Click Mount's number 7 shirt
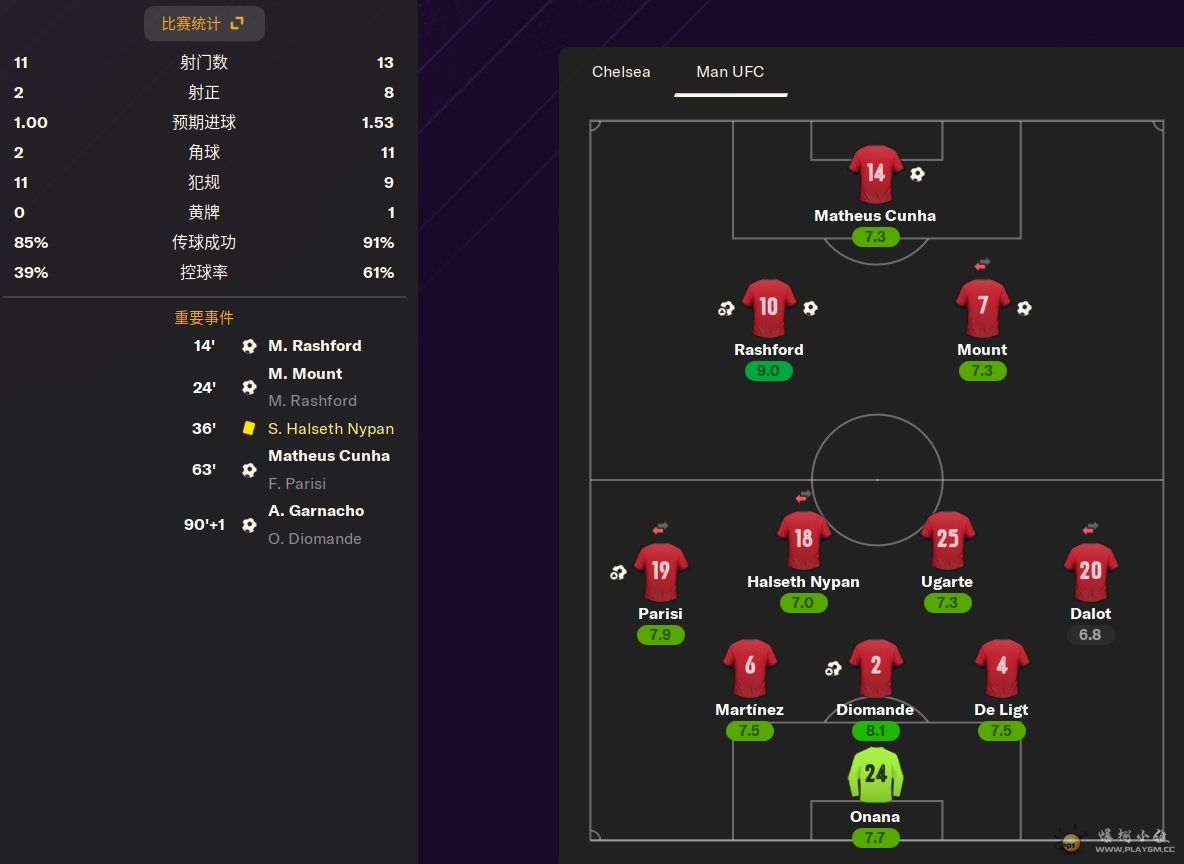 tap(982, 308)
